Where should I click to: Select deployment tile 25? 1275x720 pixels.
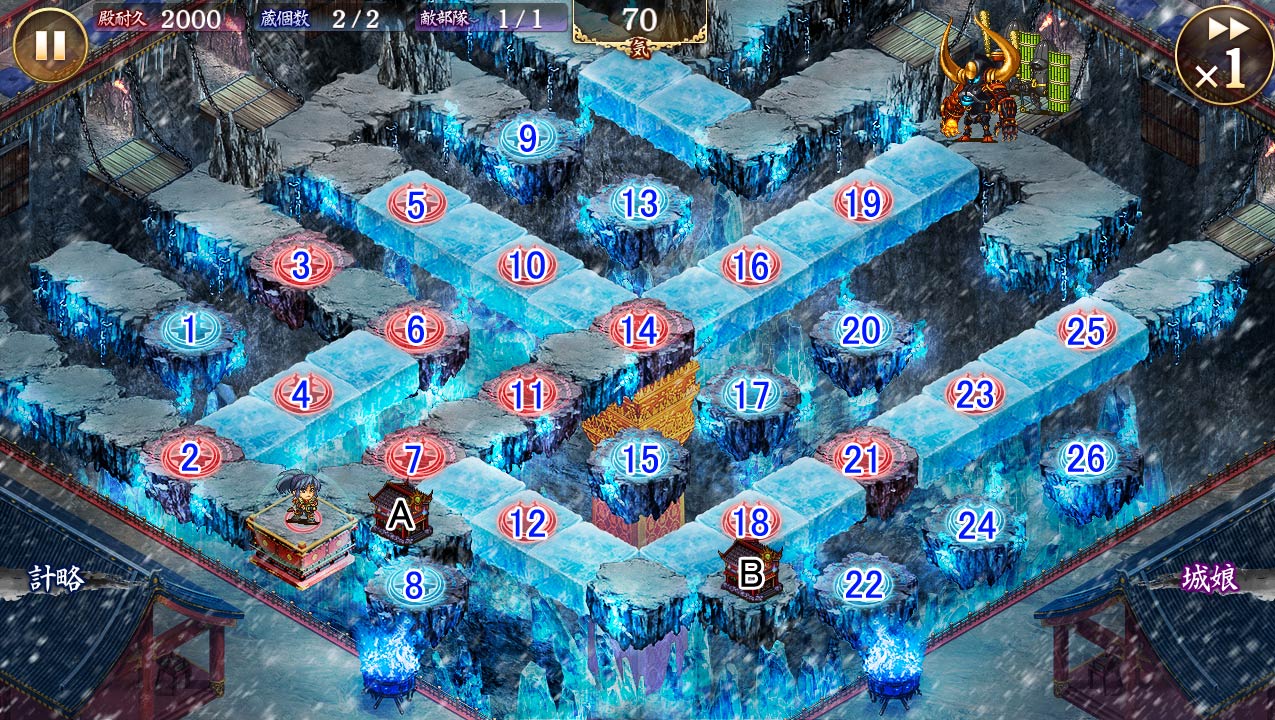[1086, 330]
